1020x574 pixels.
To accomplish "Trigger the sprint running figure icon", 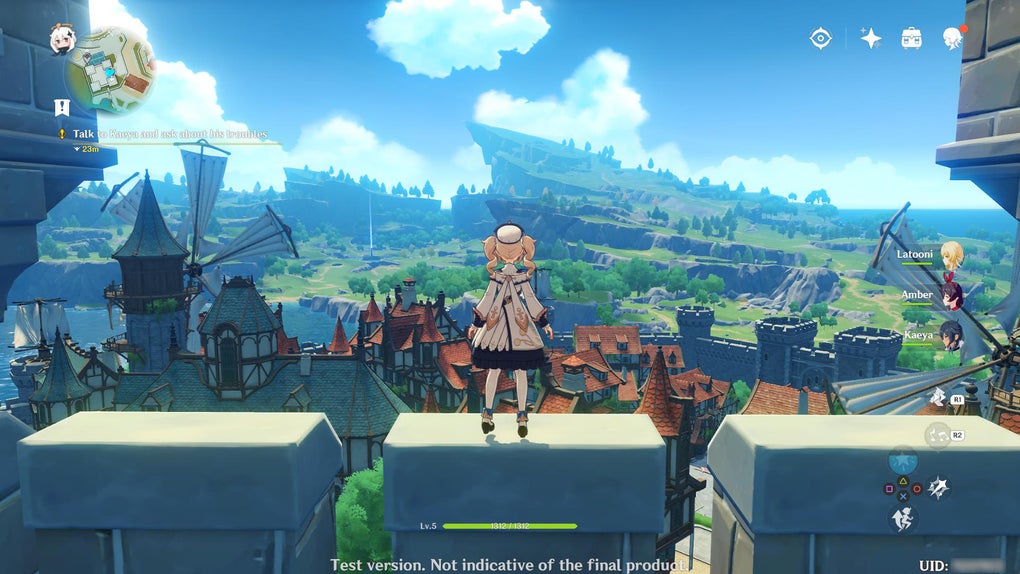I will point(903,517).
